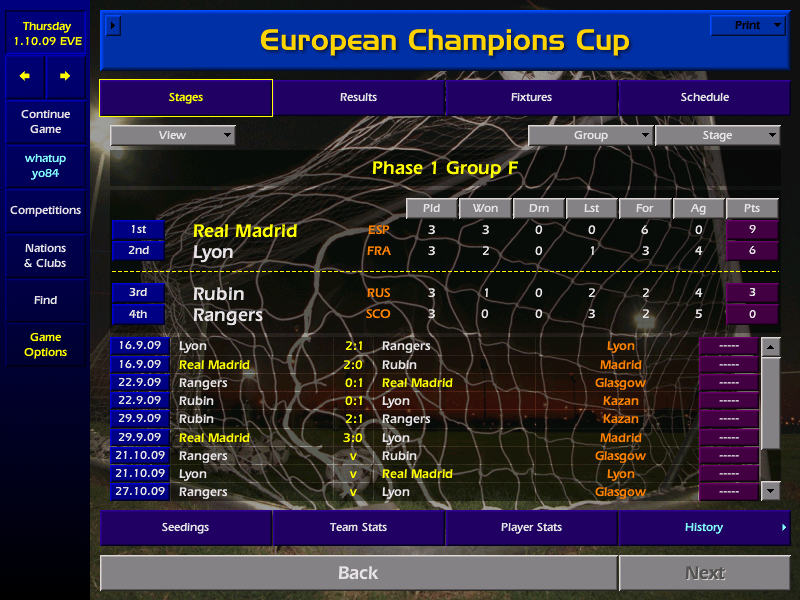Open Game Options

coord(45,344)
